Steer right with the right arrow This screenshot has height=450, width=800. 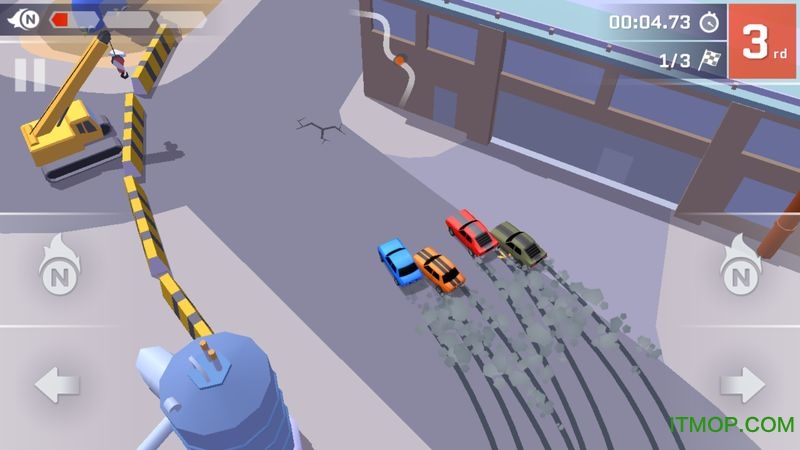click(x=741, y=385)
